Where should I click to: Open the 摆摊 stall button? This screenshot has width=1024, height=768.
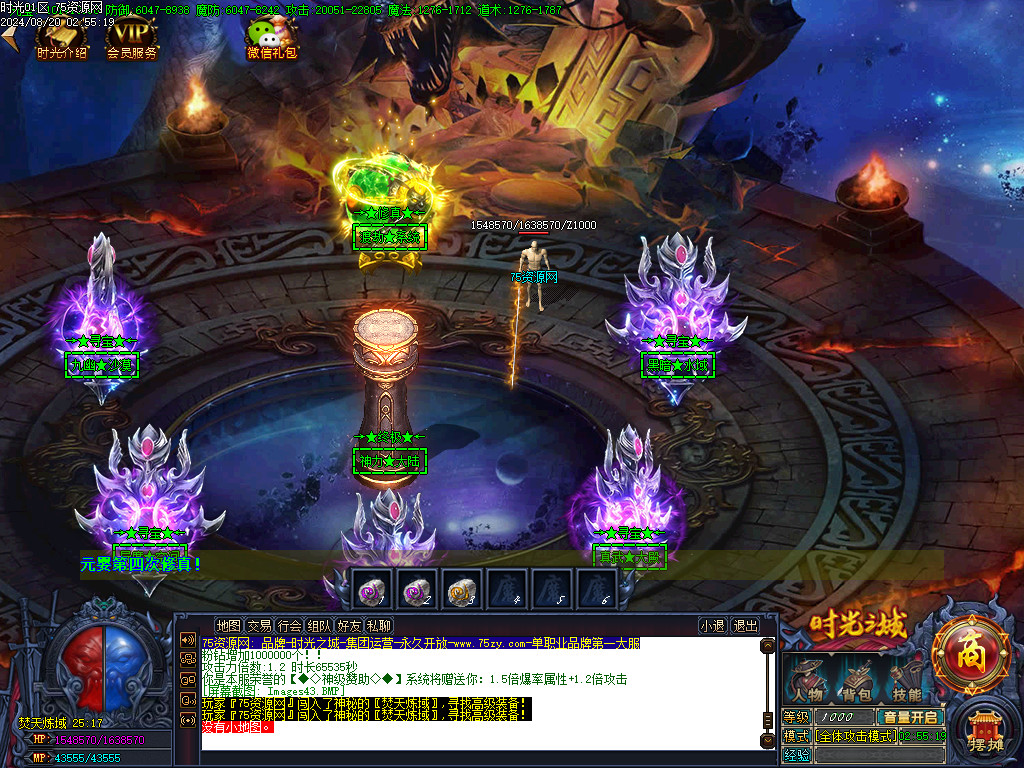click(984, 735)
